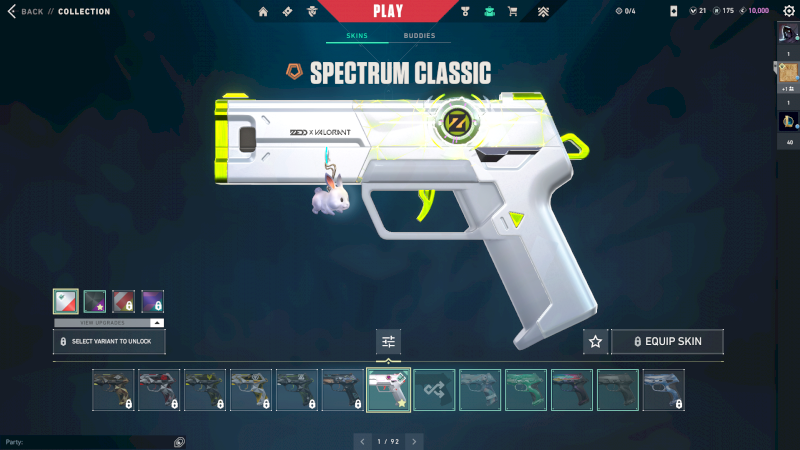Pick the locked purple variant swatch
800x450 pixels.
(x=152, y=301)
